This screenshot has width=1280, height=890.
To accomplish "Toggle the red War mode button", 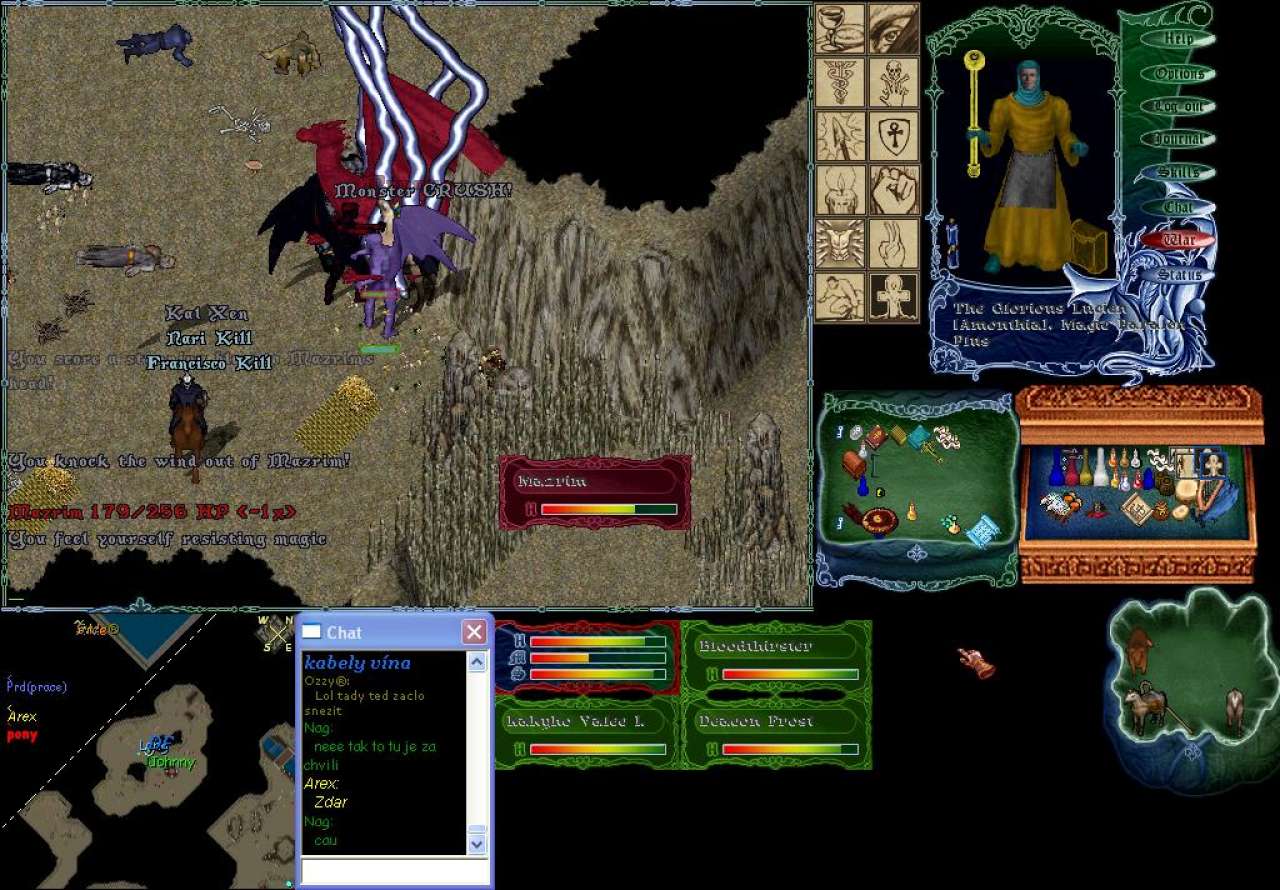I will [1180, 240].
